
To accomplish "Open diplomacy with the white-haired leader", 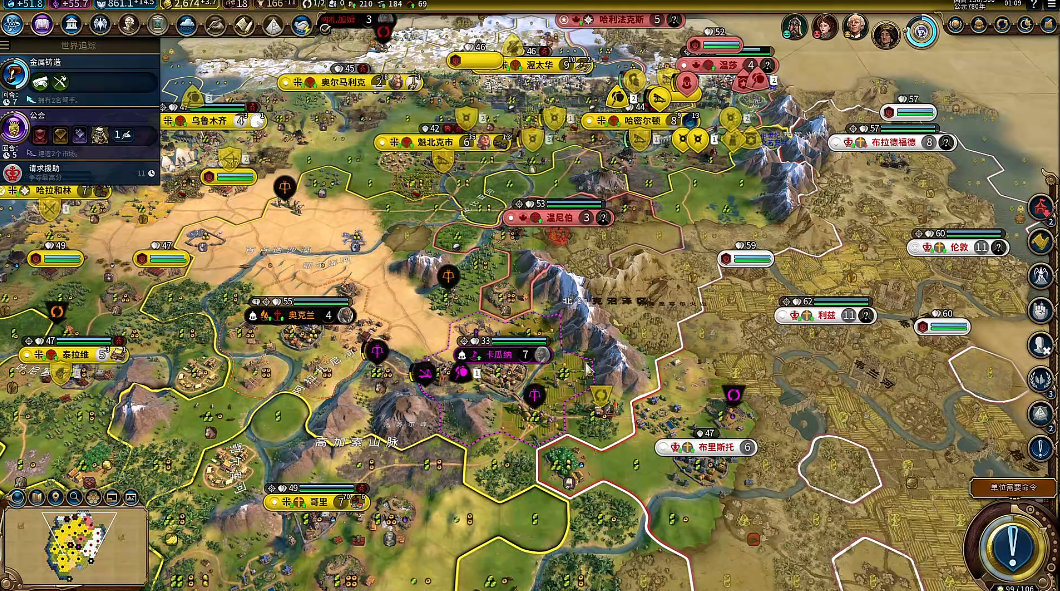I will (x=856, y=27).
